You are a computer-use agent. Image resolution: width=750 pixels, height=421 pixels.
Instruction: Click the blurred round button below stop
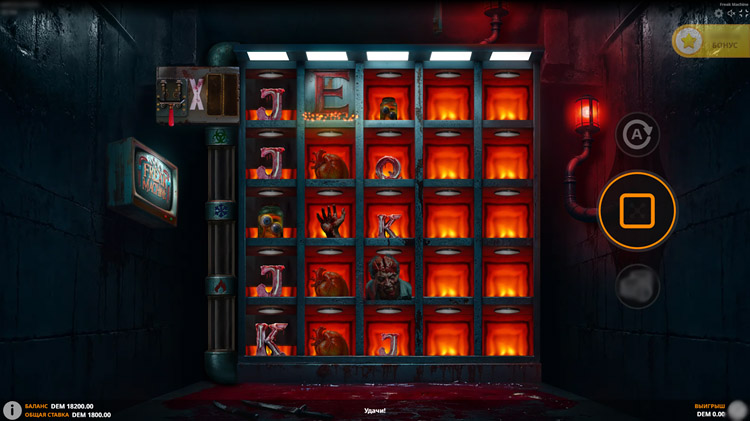[x=637, y=285]
